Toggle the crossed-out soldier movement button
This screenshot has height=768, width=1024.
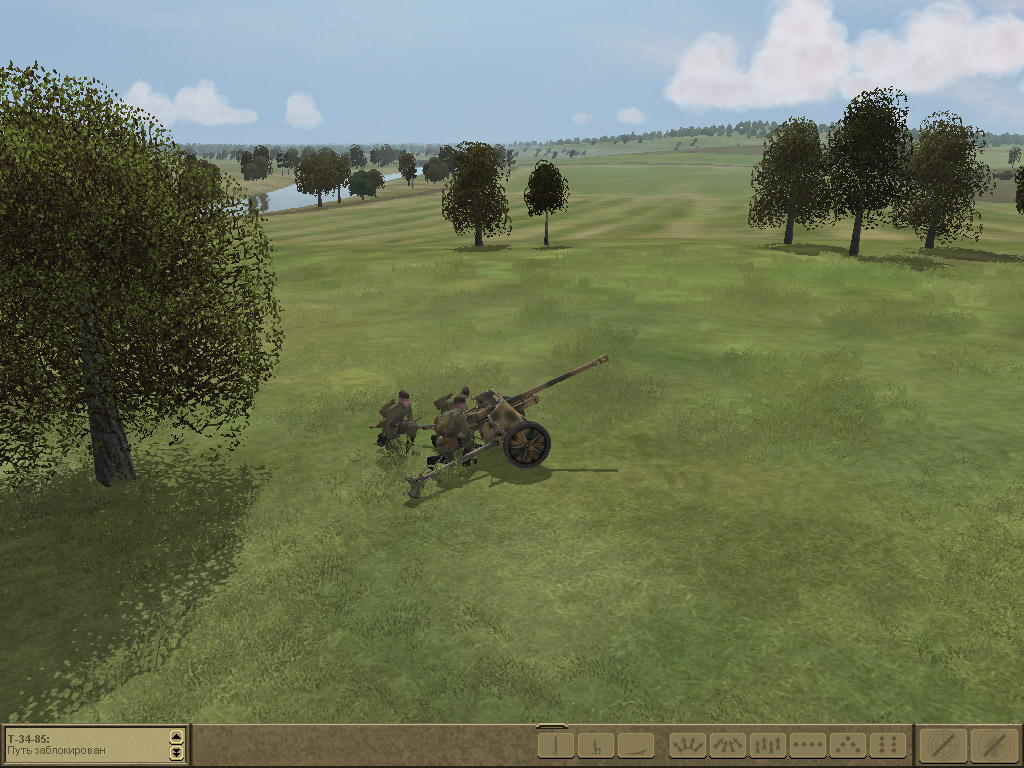tap(993, 745)
